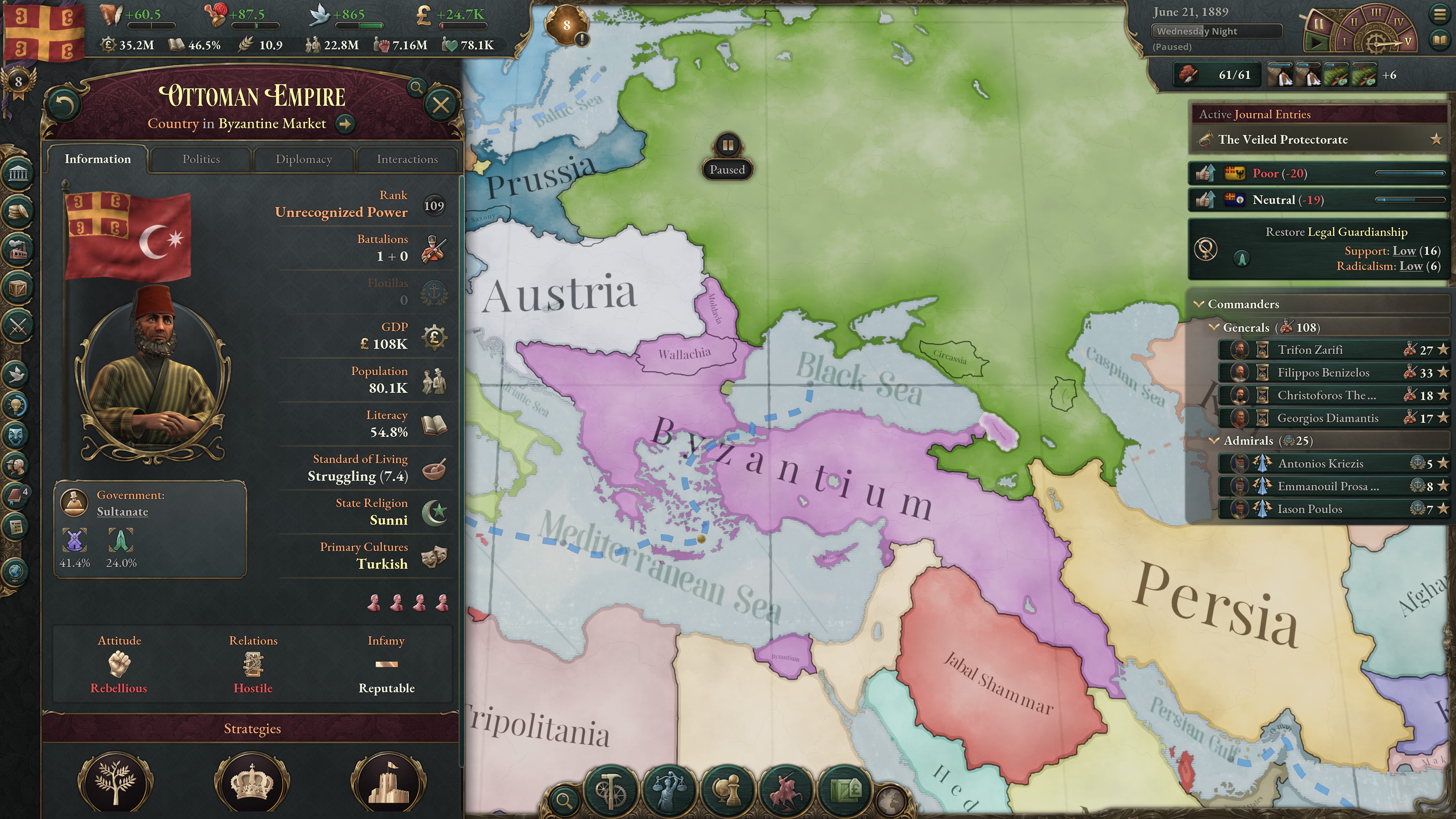Open the Sultanate government details link
Viewport: 1456px width, 819px height.
click(122, 511)
